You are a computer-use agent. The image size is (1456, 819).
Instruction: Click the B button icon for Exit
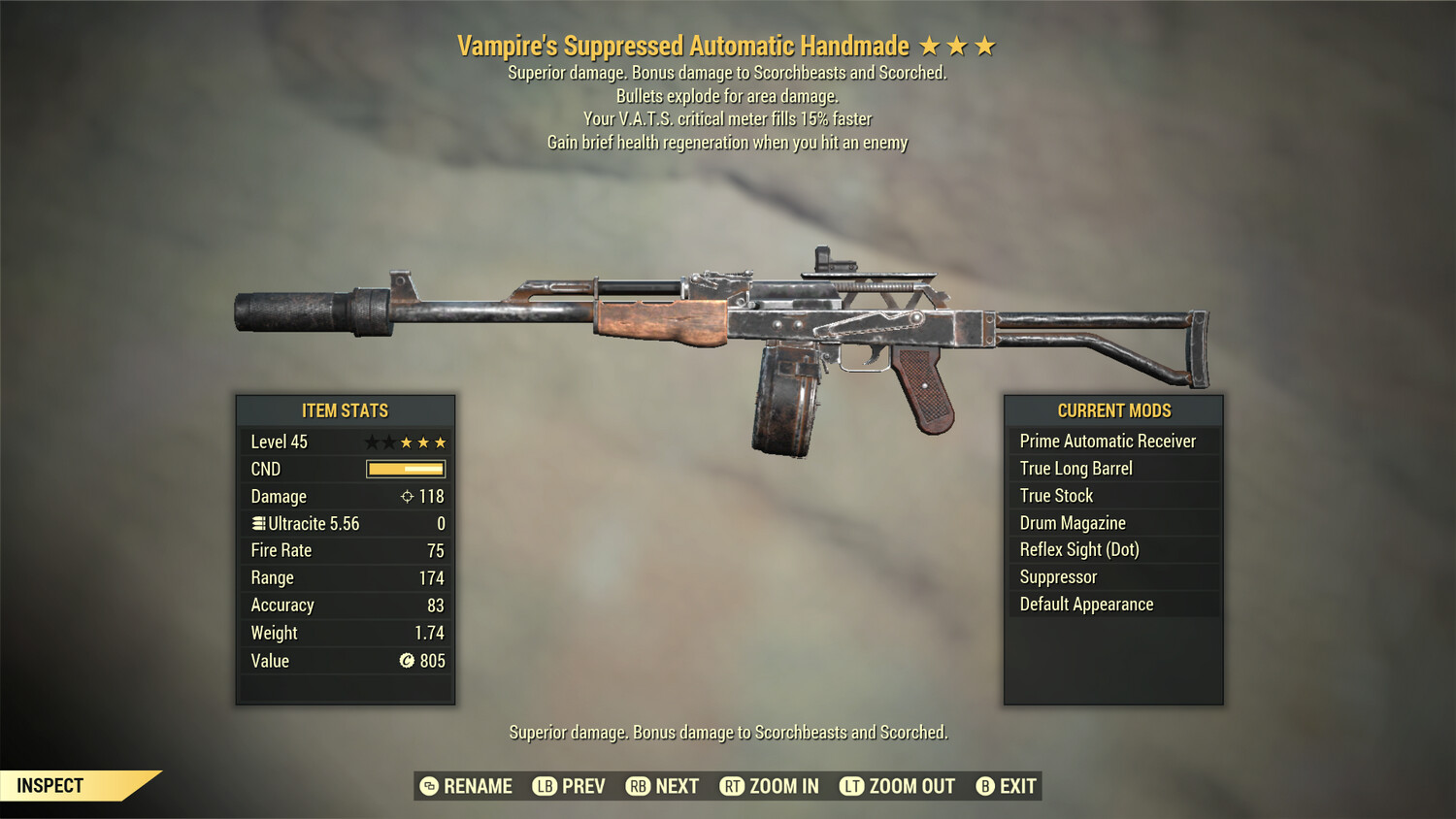pyautogui.click(x=986, y=786)
